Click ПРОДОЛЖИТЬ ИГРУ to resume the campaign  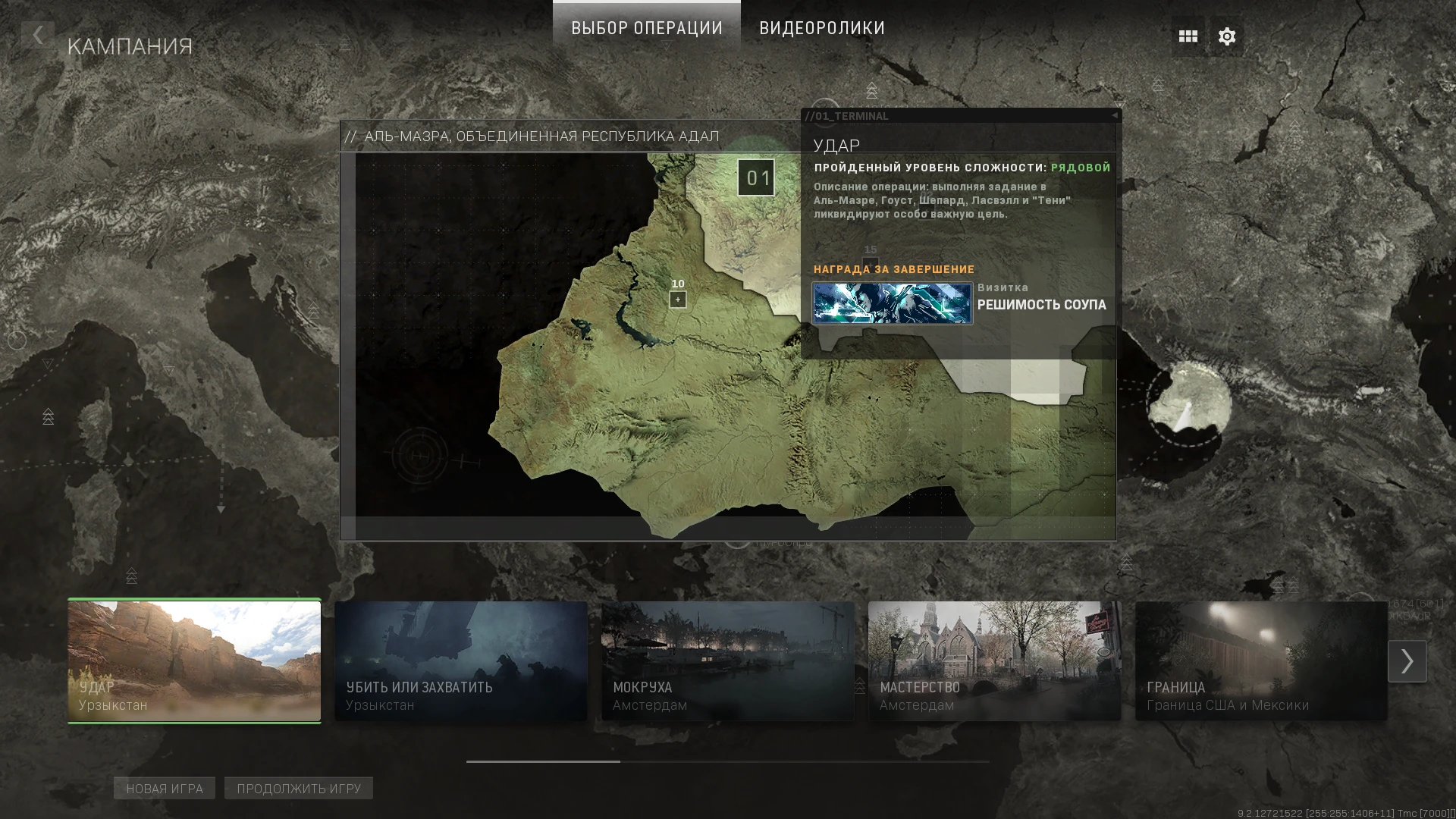pos(297,788)
